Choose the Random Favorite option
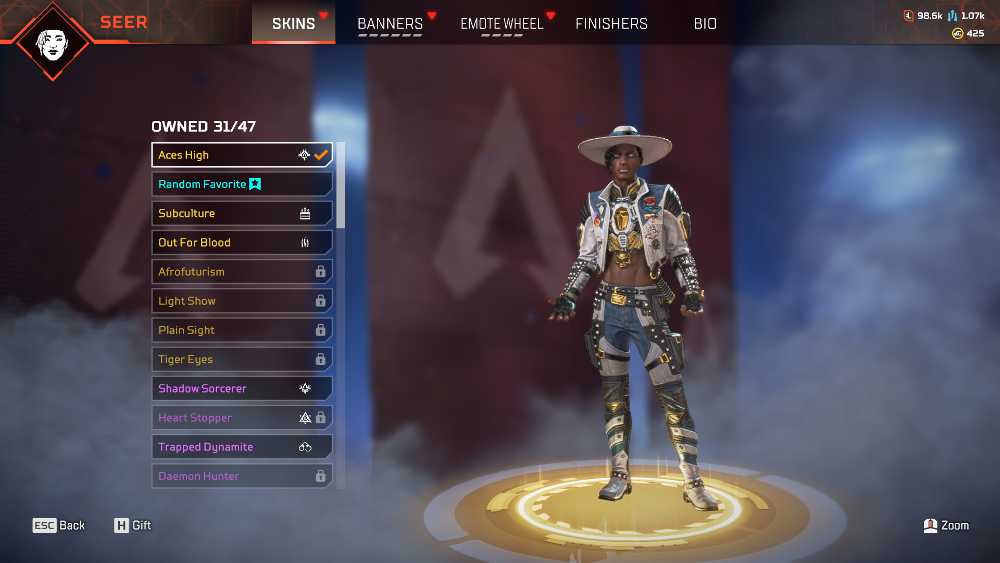 click(x=242, y=184)
